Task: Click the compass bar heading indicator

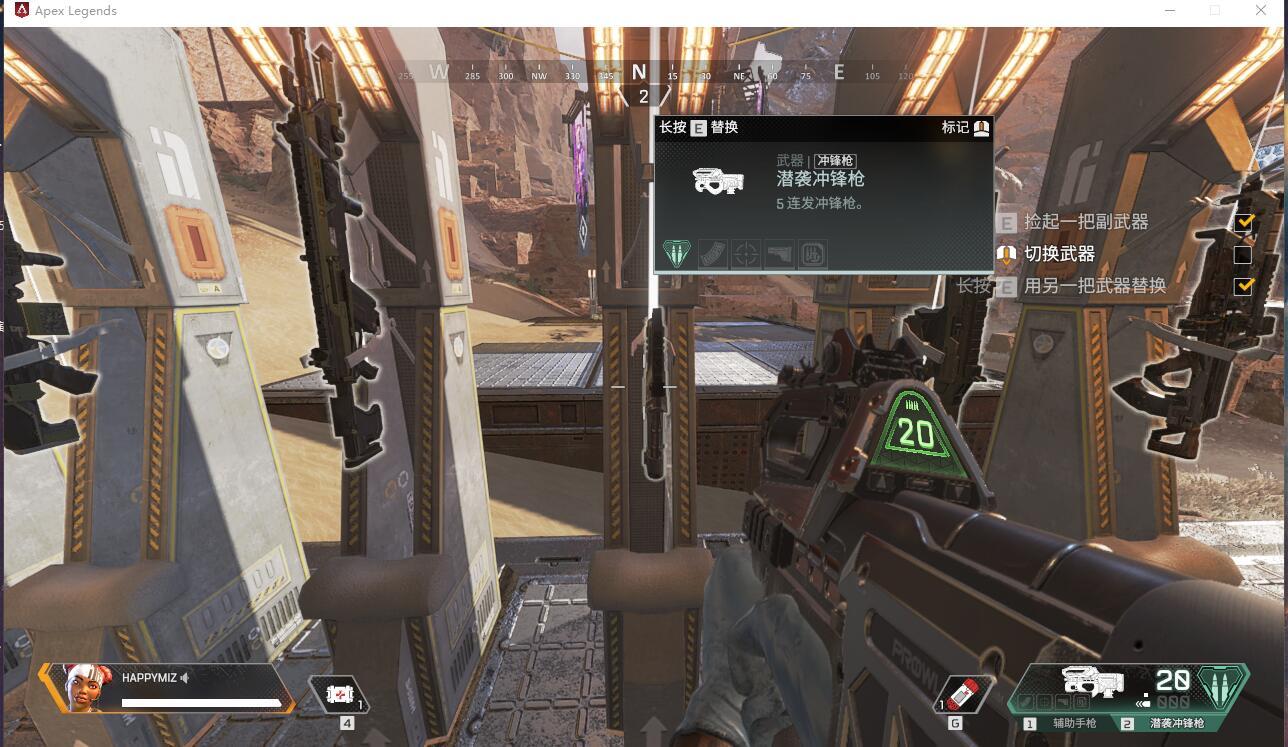Action: pyautogui.click(x=640, y=73)
